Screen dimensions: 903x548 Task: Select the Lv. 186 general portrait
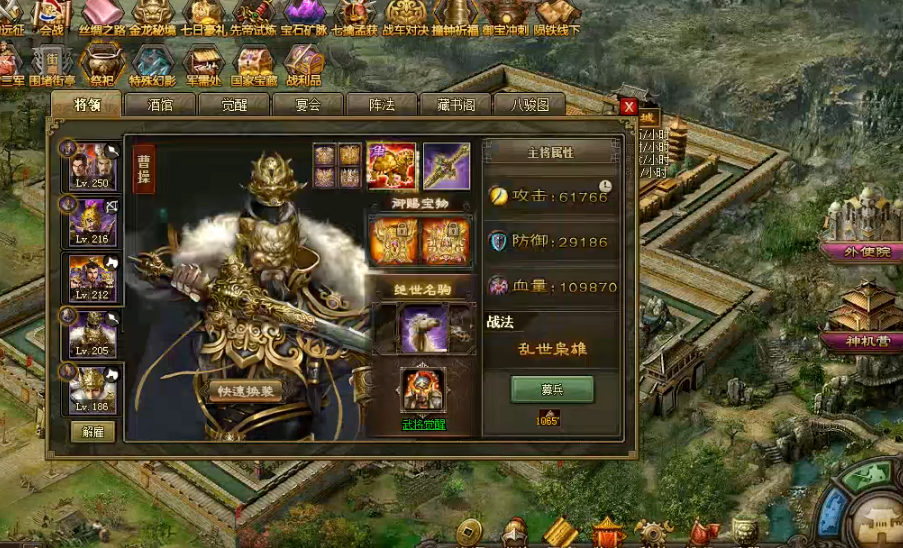pos(93,389)
